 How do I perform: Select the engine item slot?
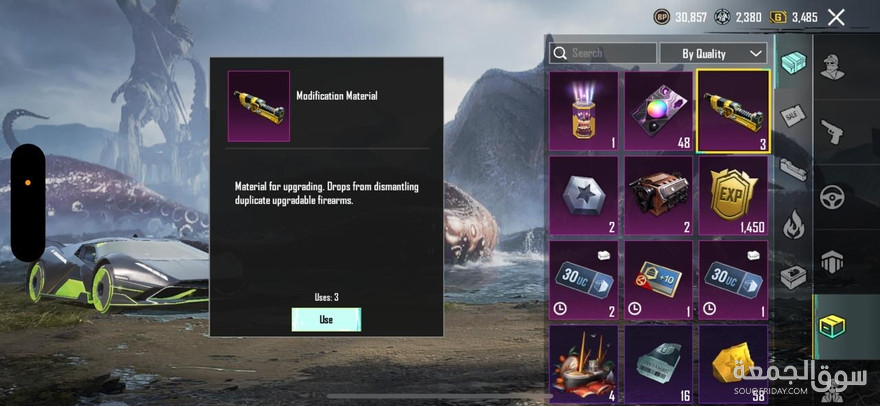pyautogui.click(x=658, y=195)
